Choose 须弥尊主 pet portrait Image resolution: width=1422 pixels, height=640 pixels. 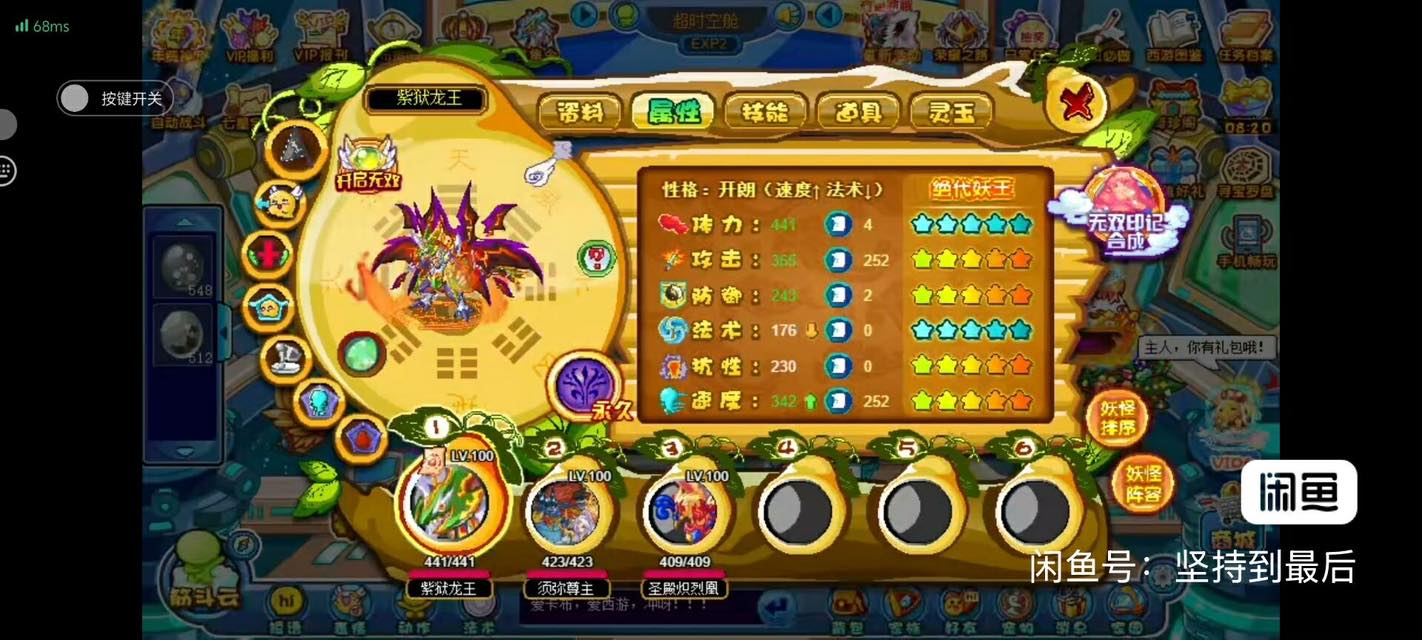point(567,512)
